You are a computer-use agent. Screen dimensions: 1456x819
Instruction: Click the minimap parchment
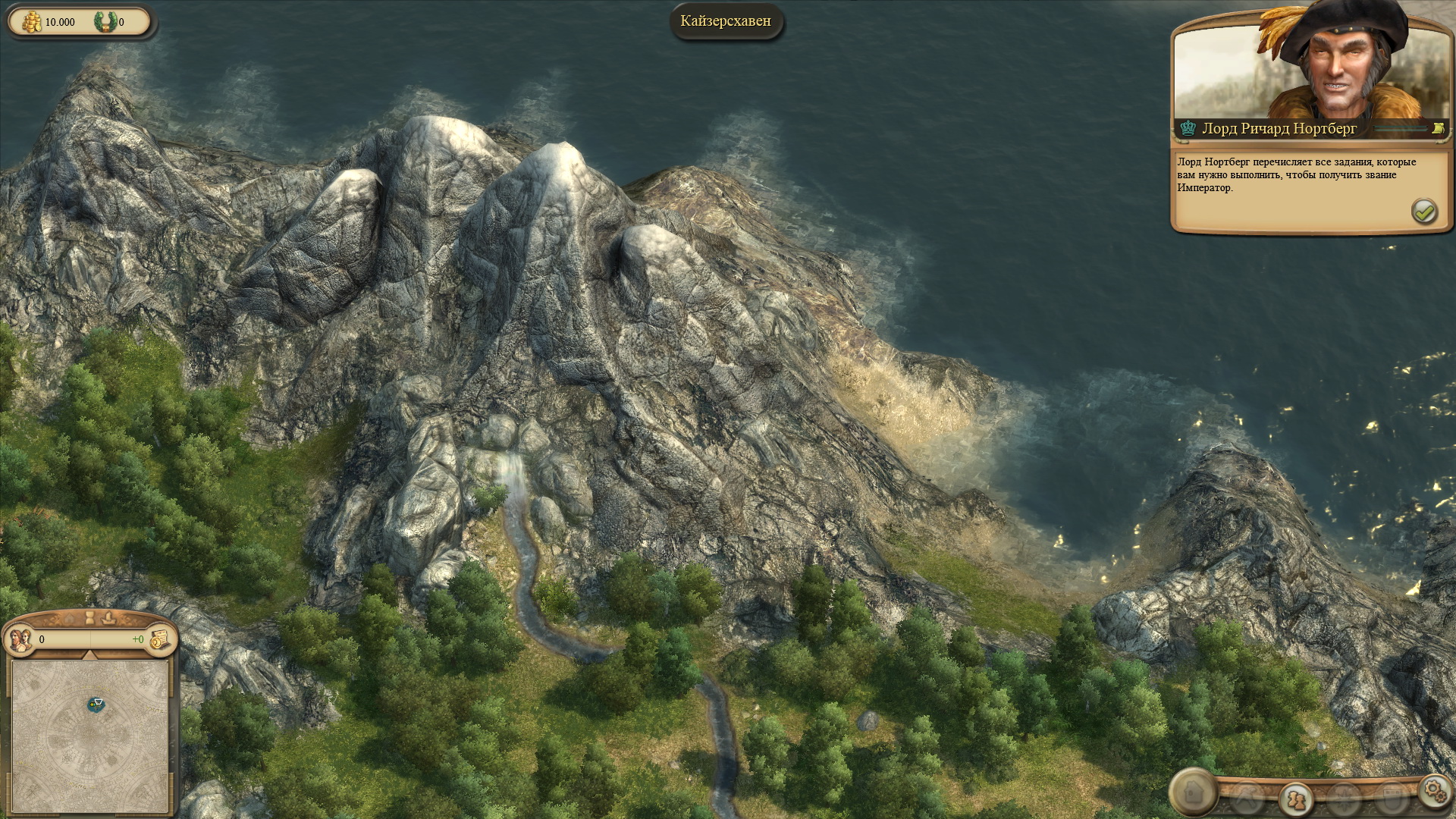(x=89, y=734)
